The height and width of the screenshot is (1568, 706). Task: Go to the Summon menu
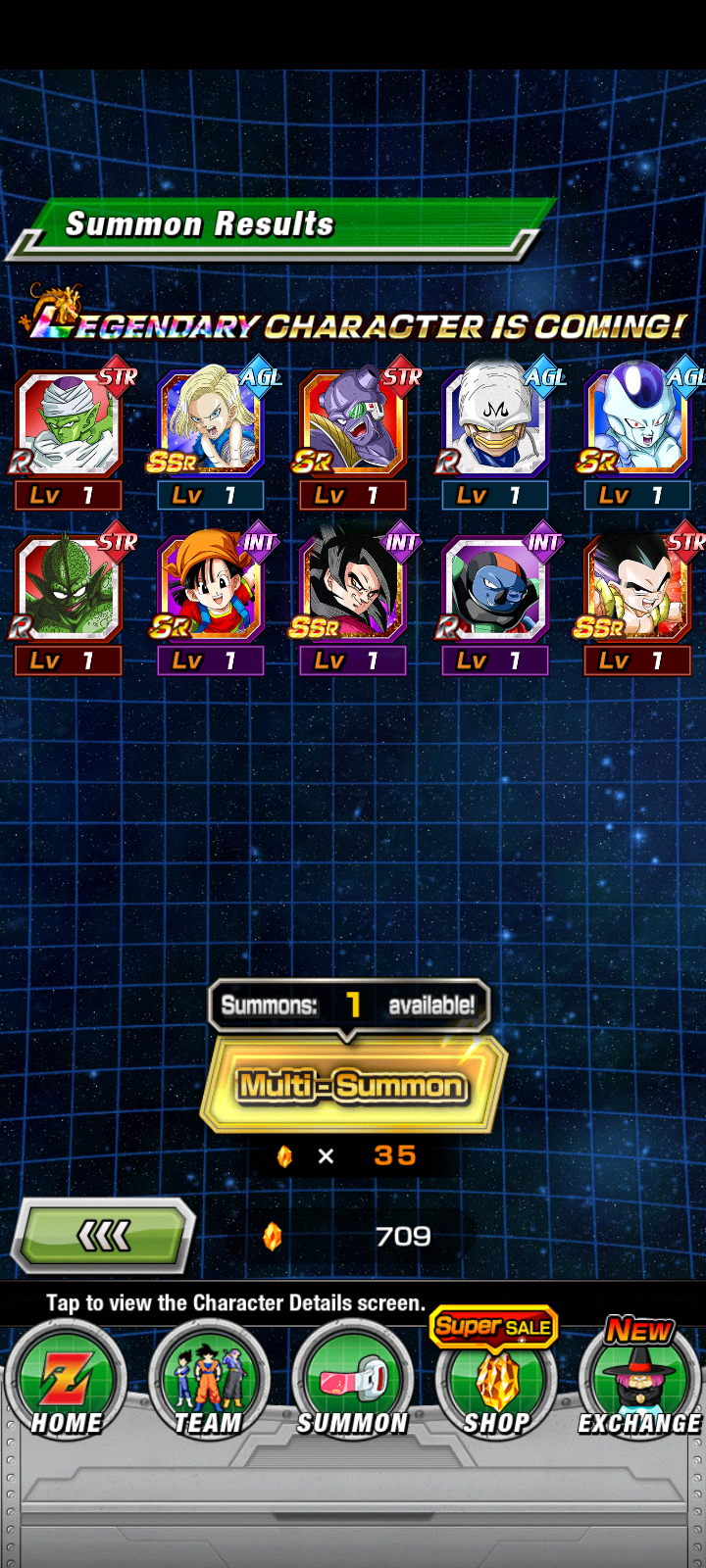coord(352,1382)
